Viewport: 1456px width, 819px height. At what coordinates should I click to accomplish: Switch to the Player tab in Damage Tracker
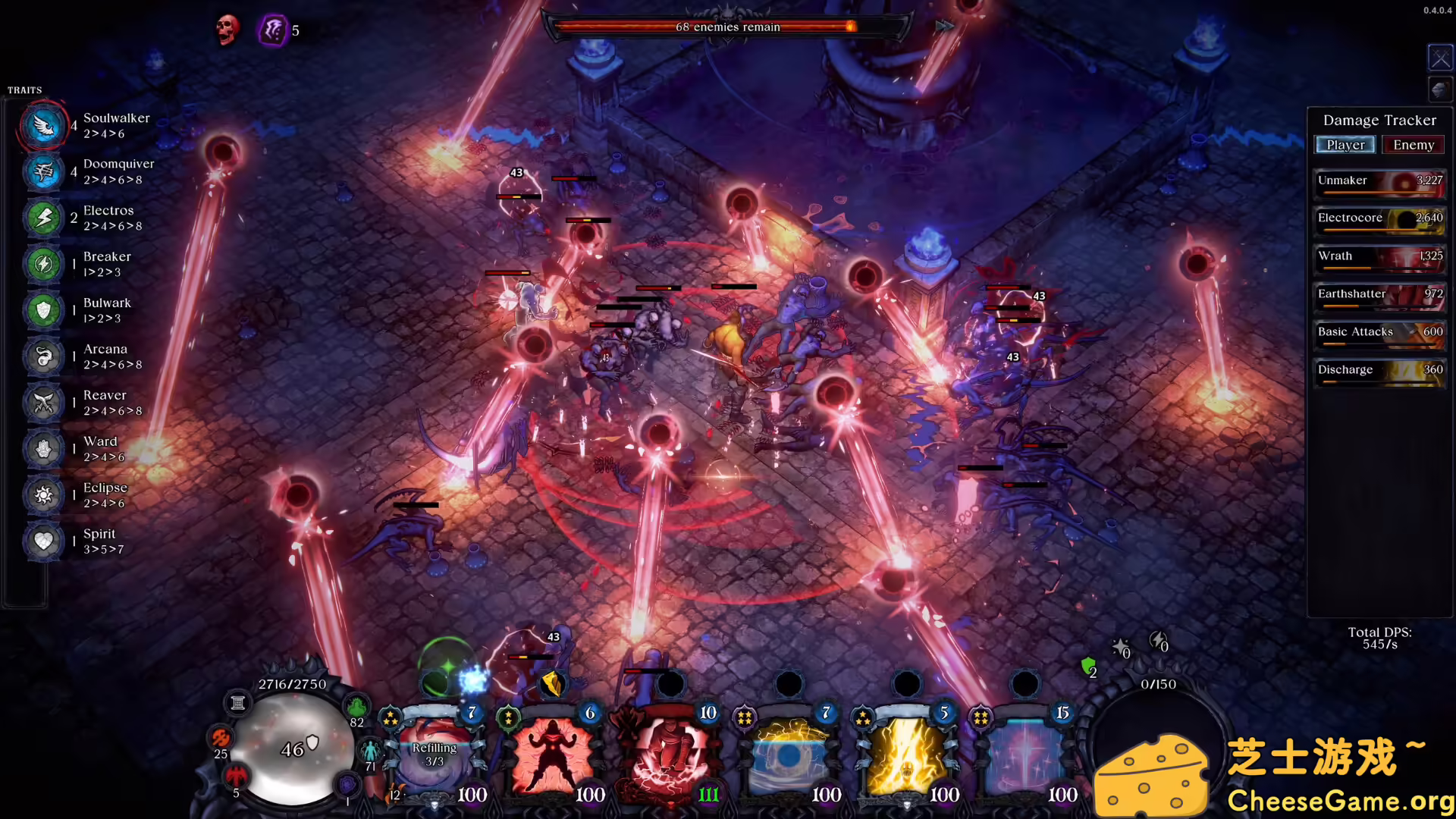1345,144
